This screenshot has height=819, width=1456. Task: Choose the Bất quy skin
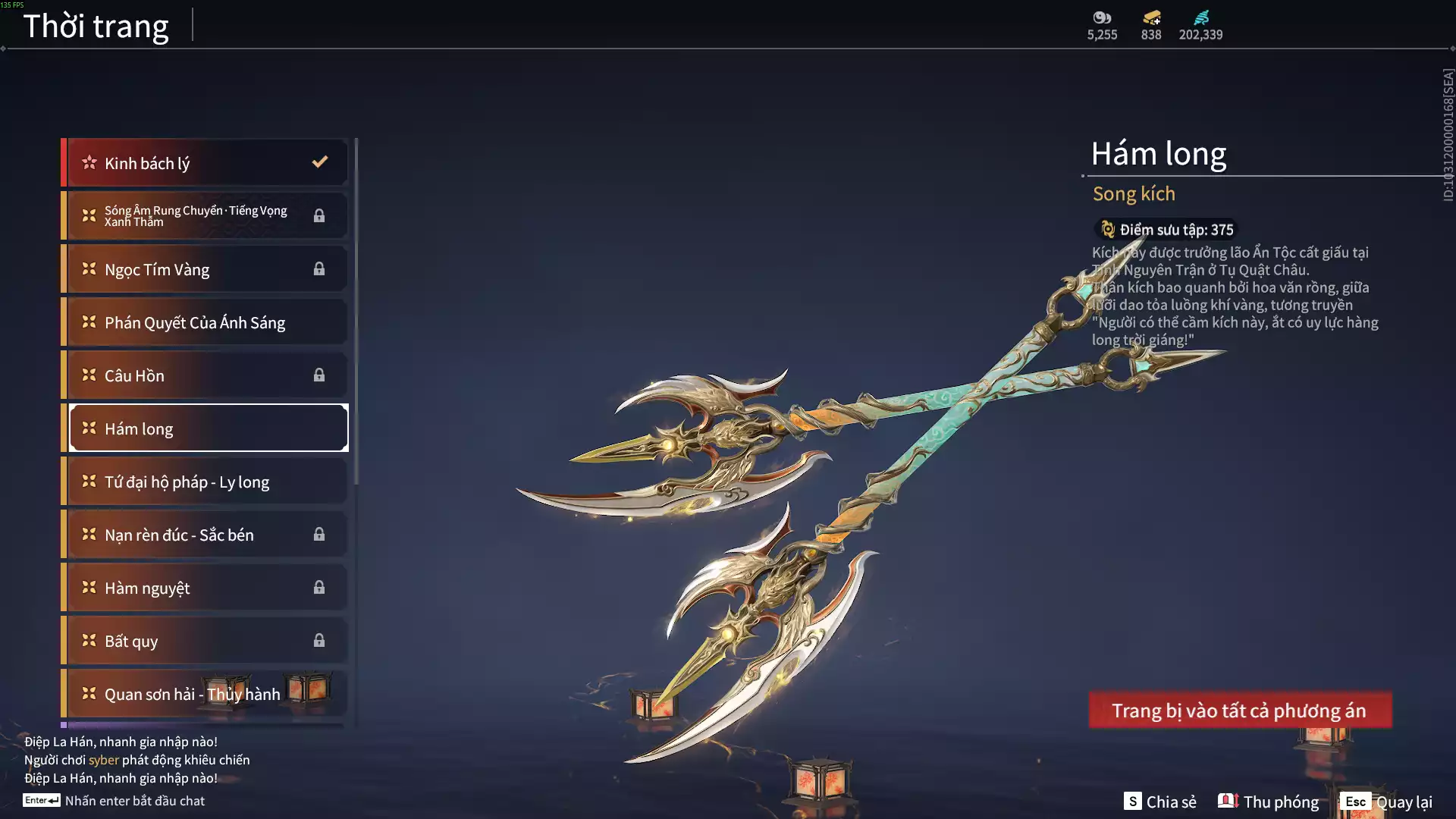coord(205,641)
